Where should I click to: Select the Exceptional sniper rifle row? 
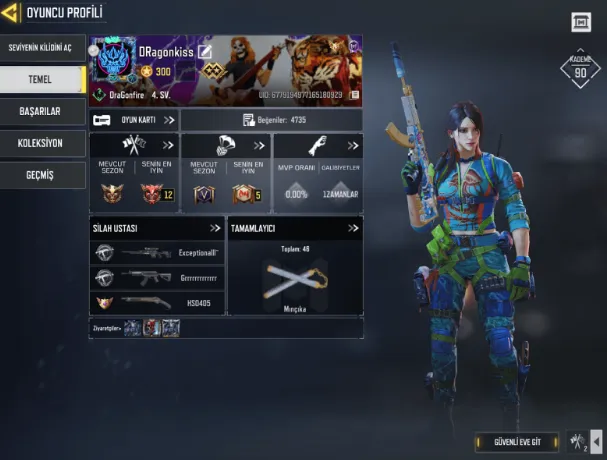[x=156, y=253]
